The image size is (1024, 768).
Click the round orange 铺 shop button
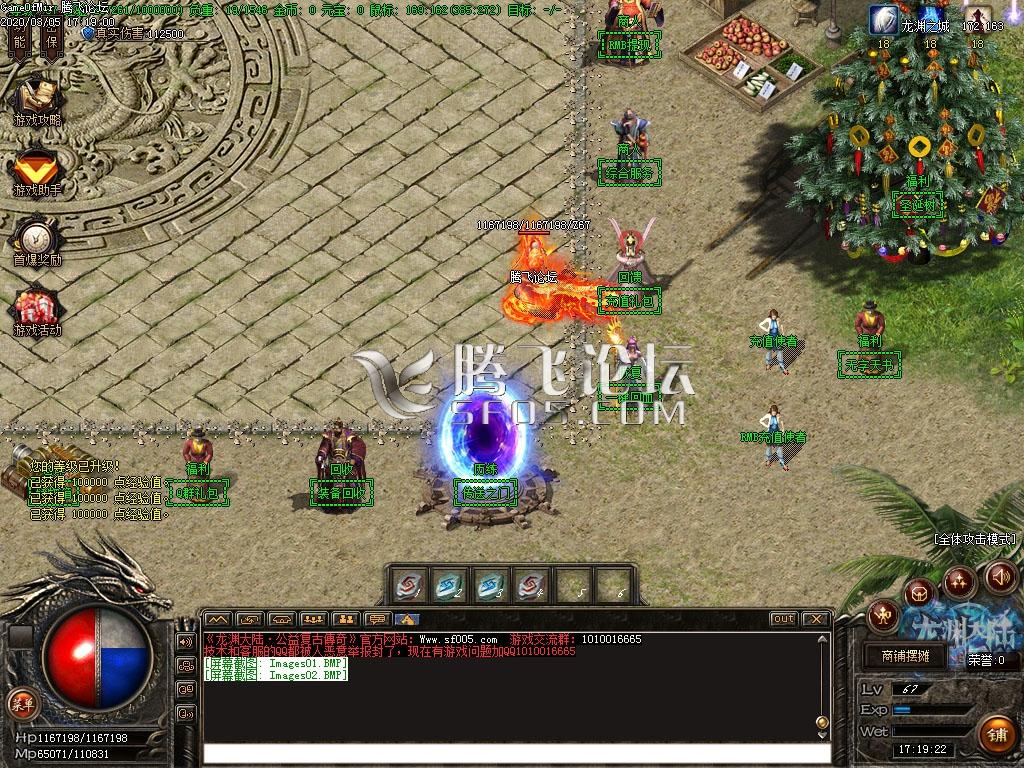click(996, 734)
